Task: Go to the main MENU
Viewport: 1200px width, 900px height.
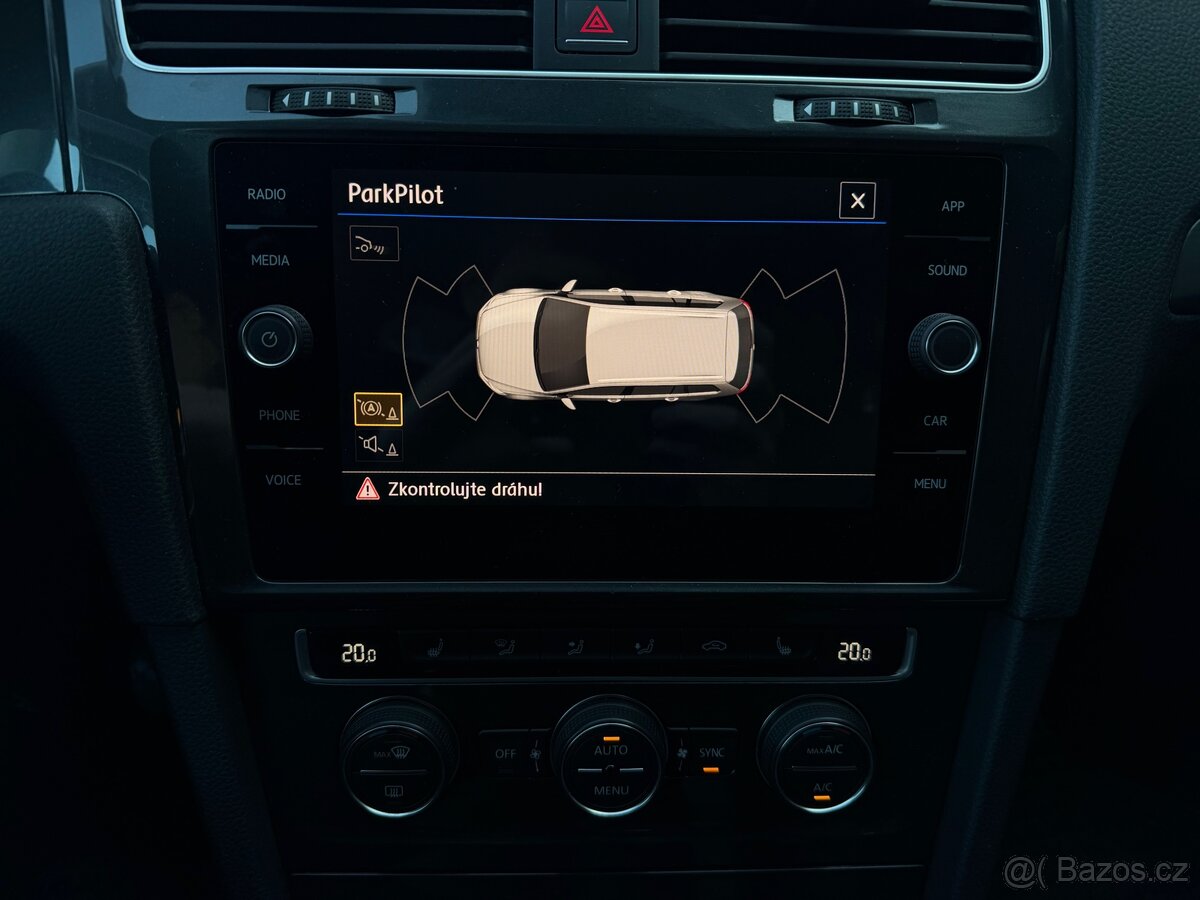Action: tap(929, 484)
